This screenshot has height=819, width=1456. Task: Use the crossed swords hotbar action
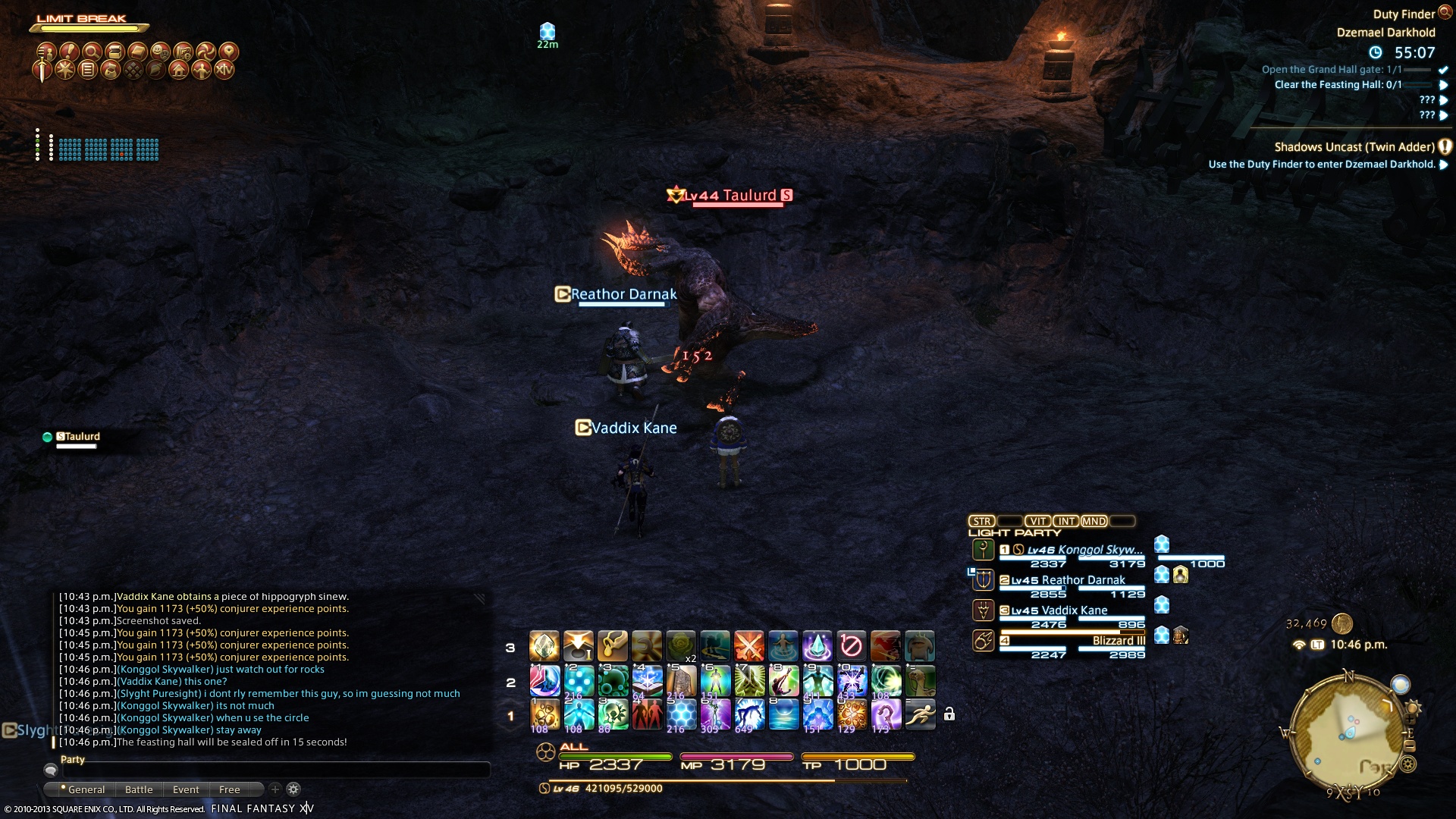[x=748, y=646]
